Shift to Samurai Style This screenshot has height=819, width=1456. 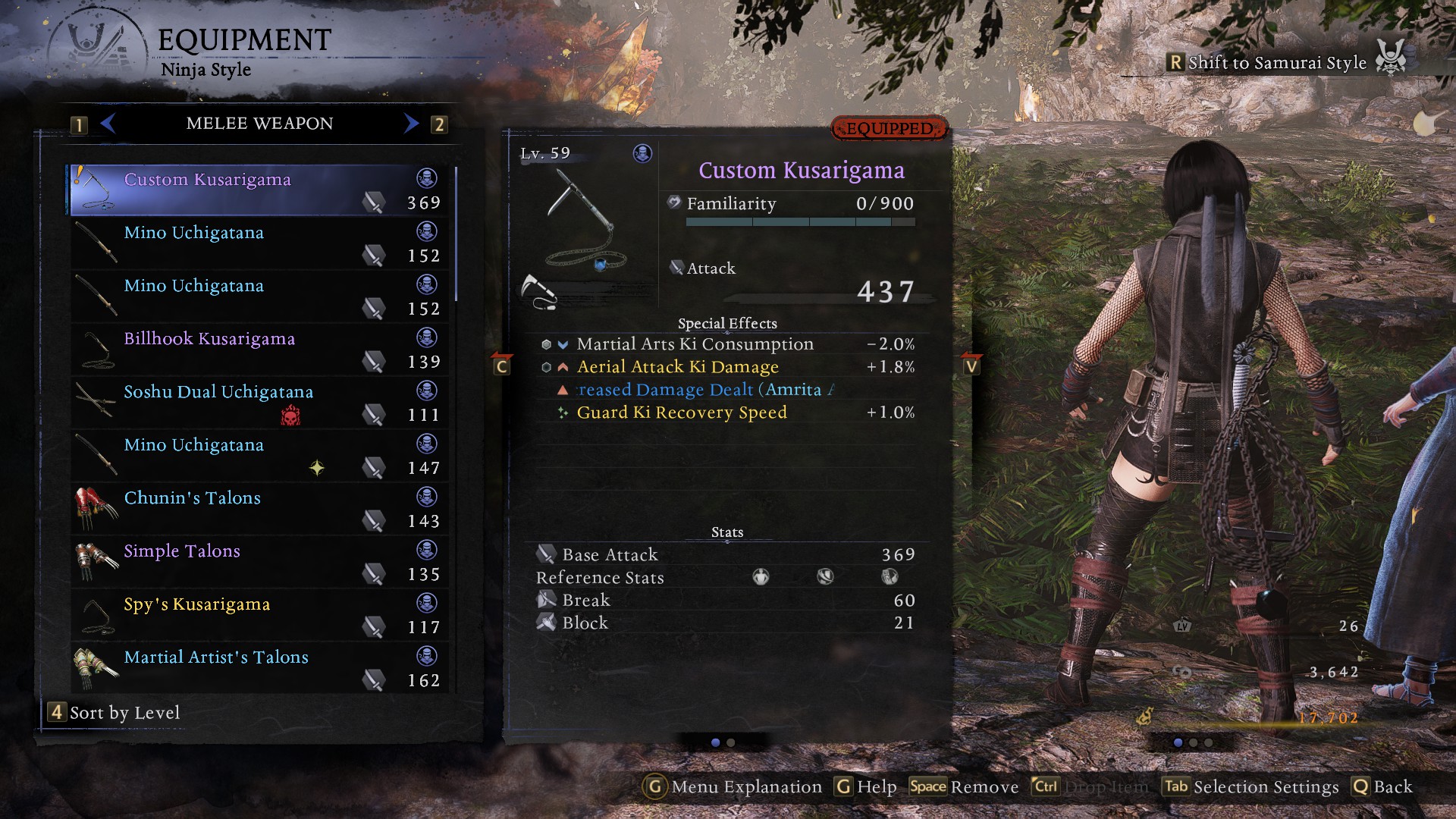1276,63
